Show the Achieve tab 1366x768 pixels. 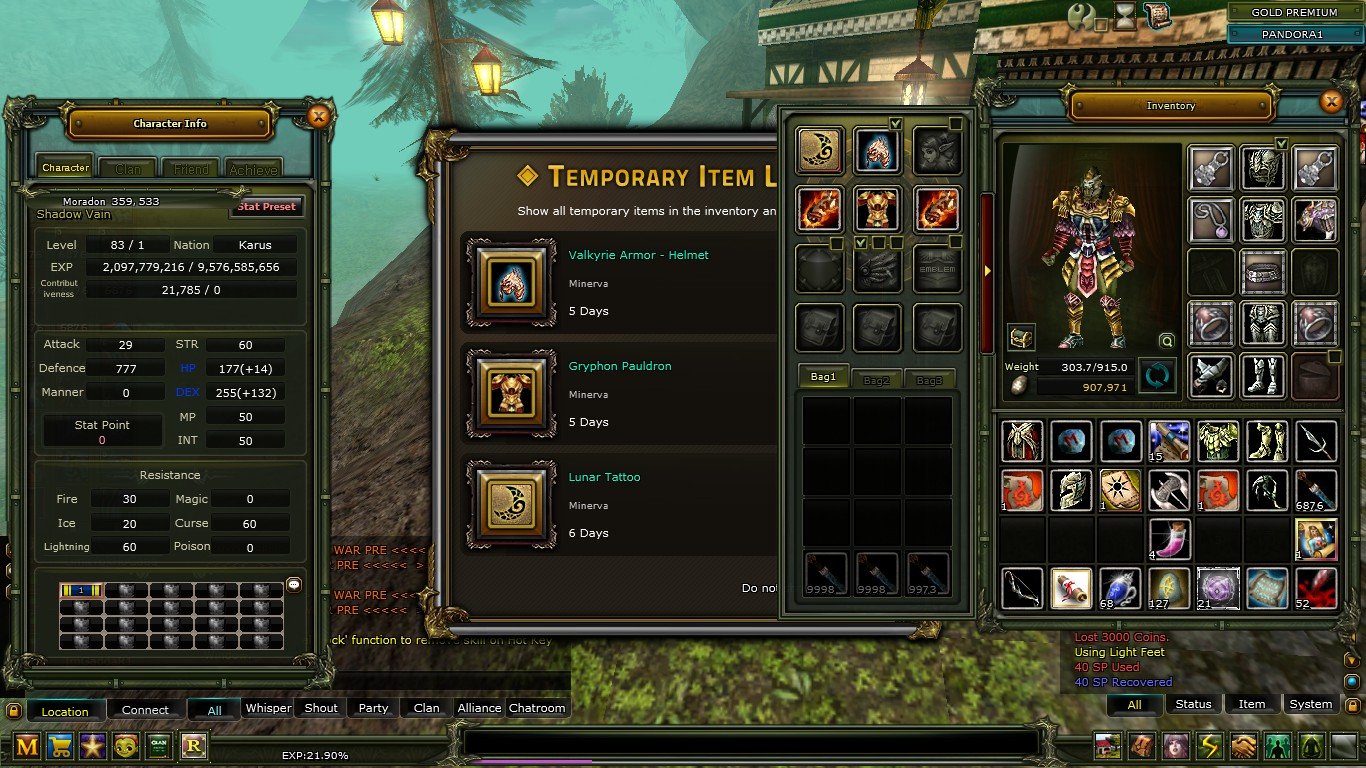[x=253, y=169]
